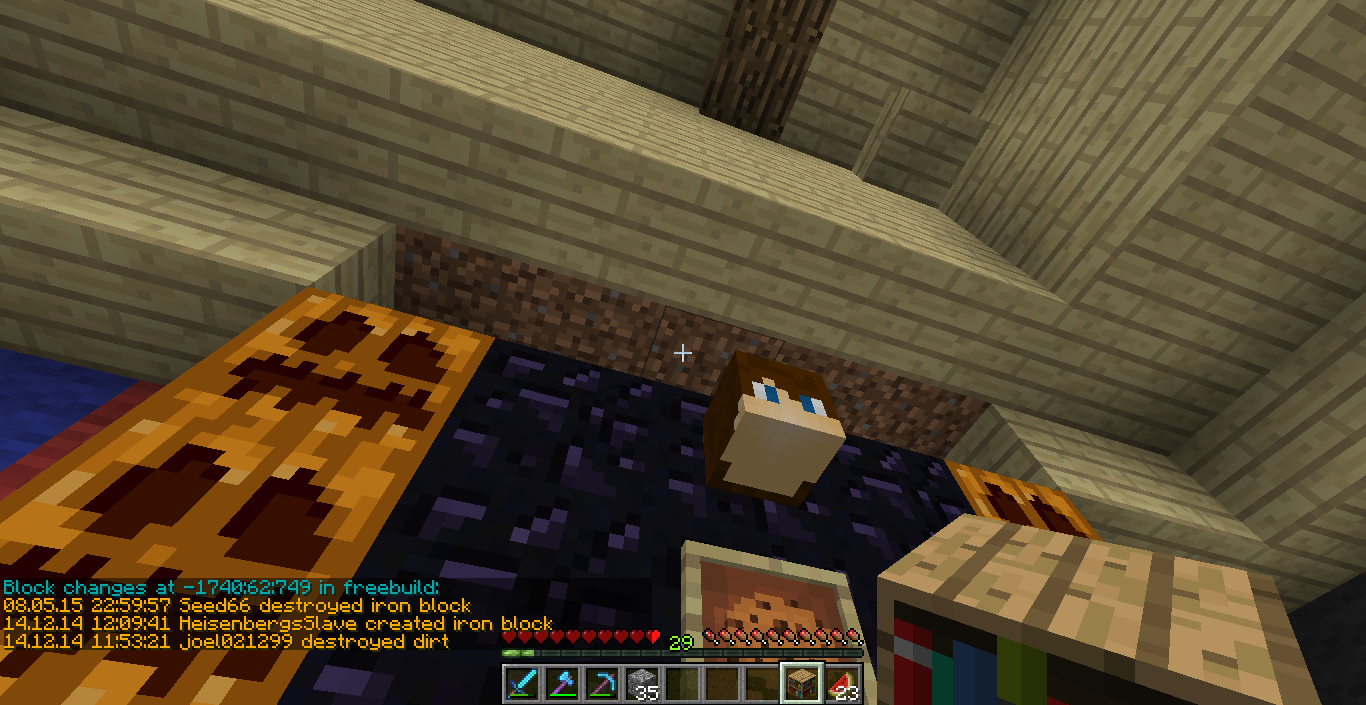Pick the melon slice stack of 23
1366x705 pixels.
point(842,683)
